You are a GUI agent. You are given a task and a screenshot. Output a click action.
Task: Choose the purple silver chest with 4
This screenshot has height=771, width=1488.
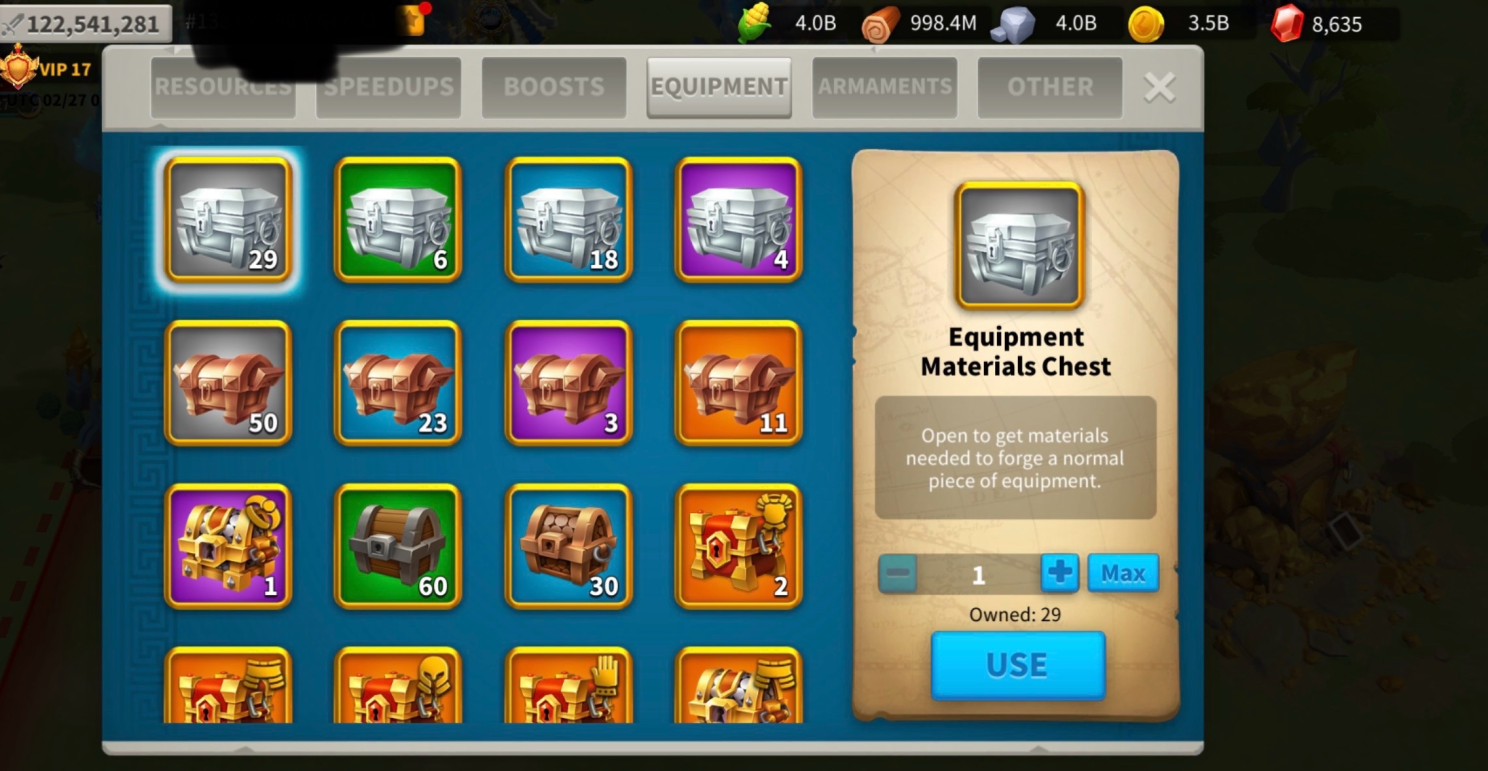[739, 220]
